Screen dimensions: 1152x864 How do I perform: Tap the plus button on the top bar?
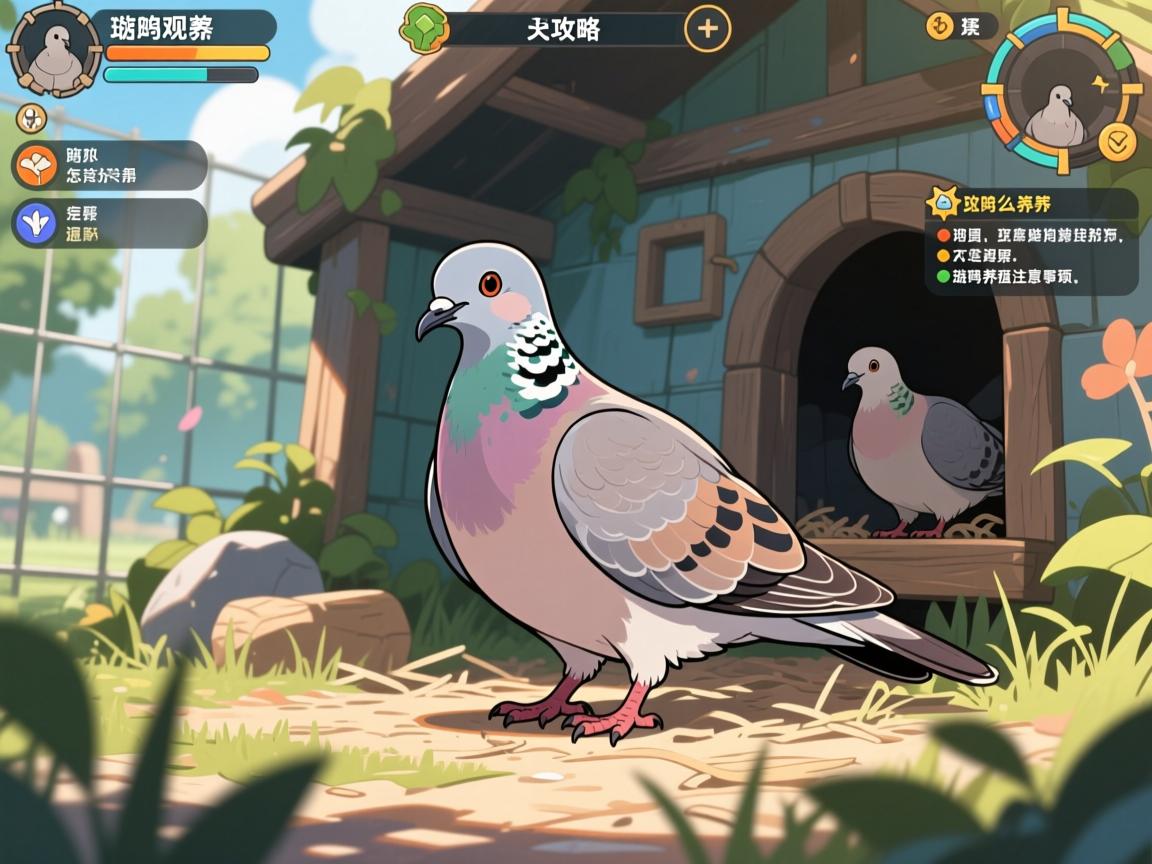point(707,28)
